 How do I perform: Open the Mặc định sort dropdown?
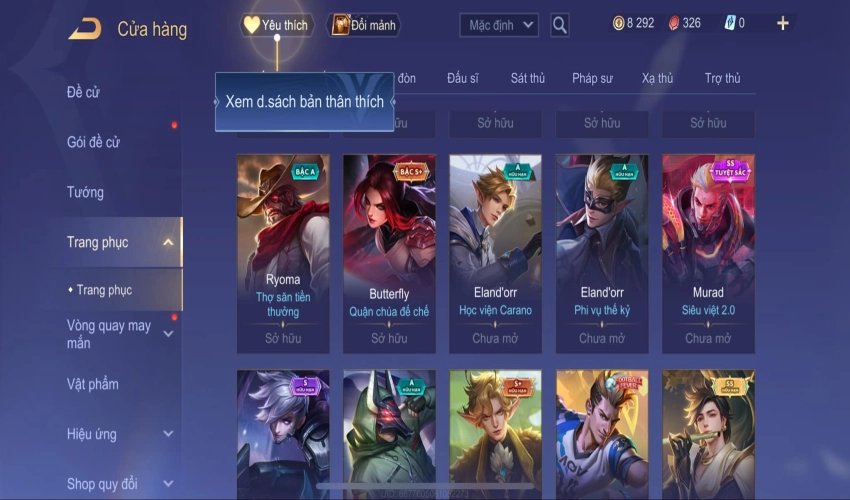499,25
